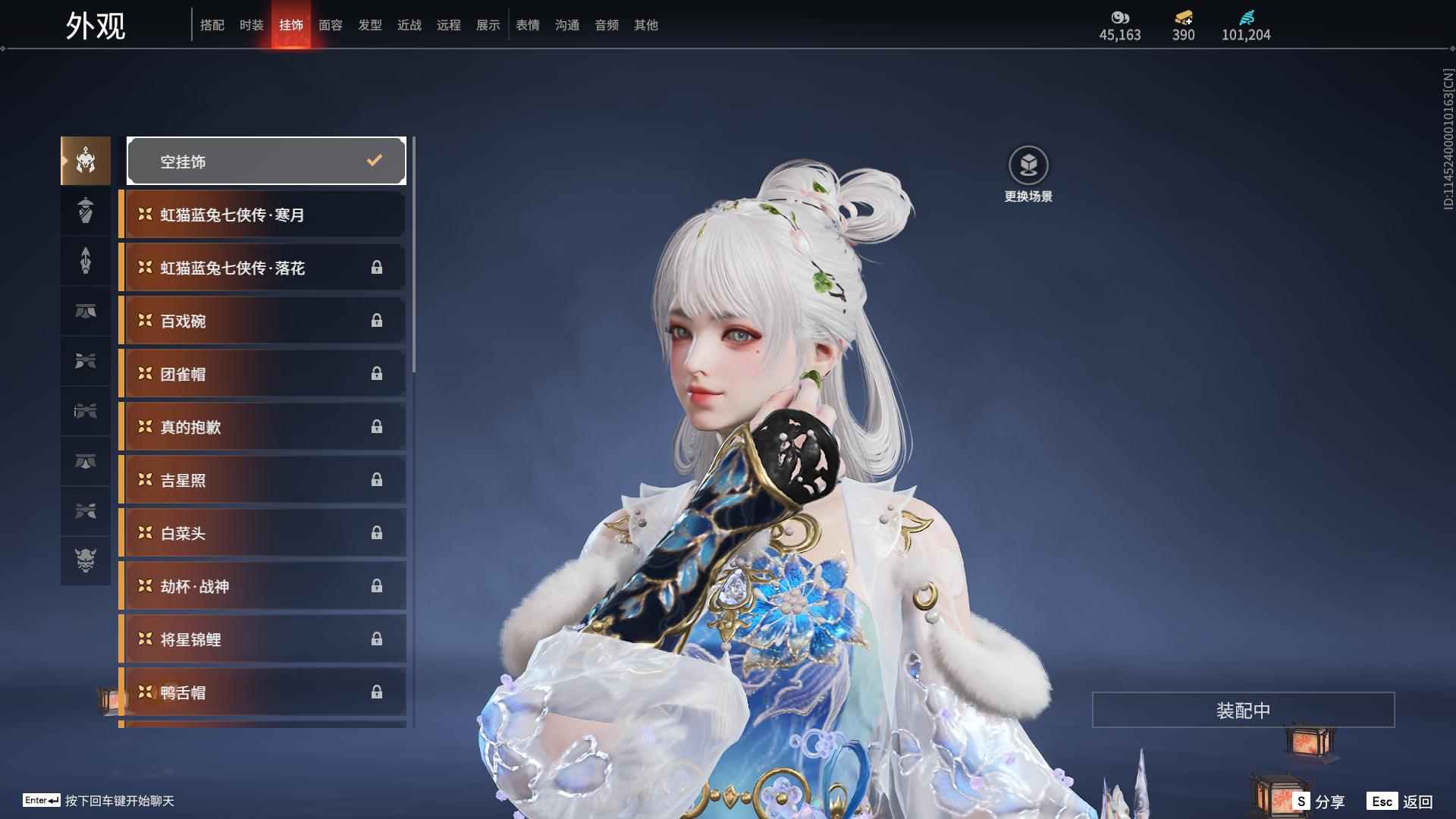Open the 表情 menu item
This screenshot has width=1456, height=819.
click(x=527, y=25)
